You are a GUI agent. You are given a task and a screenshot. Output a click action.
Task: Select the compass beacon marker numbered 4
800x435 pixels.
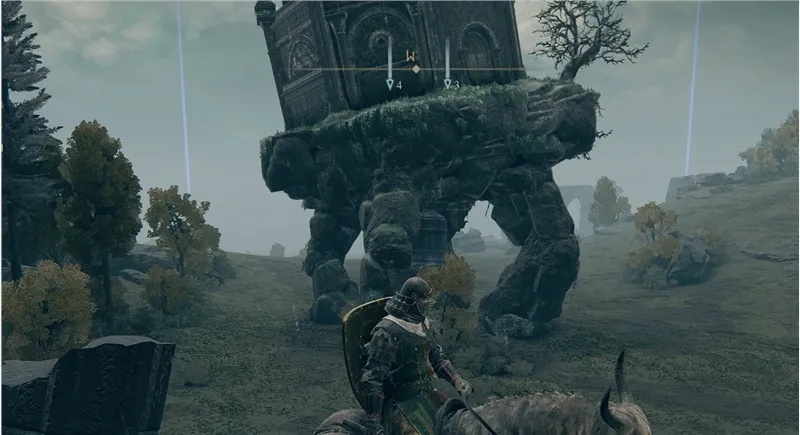coord(391,85)
